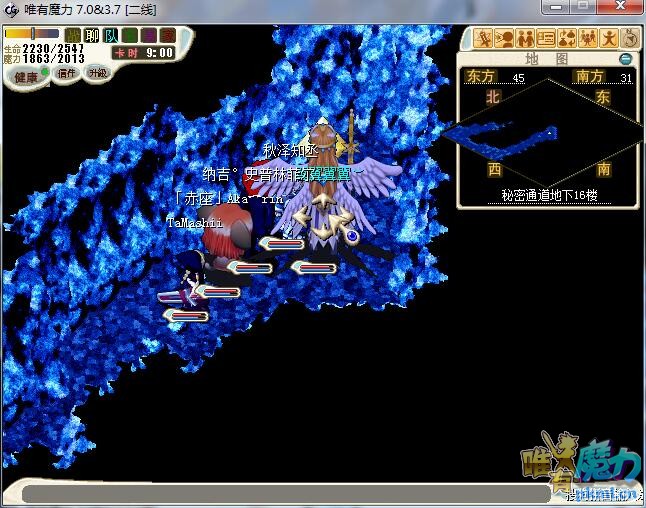Click the wand and star icon
Image resolution: width=646 pixels, height=508 pixels.
(485, 39)
